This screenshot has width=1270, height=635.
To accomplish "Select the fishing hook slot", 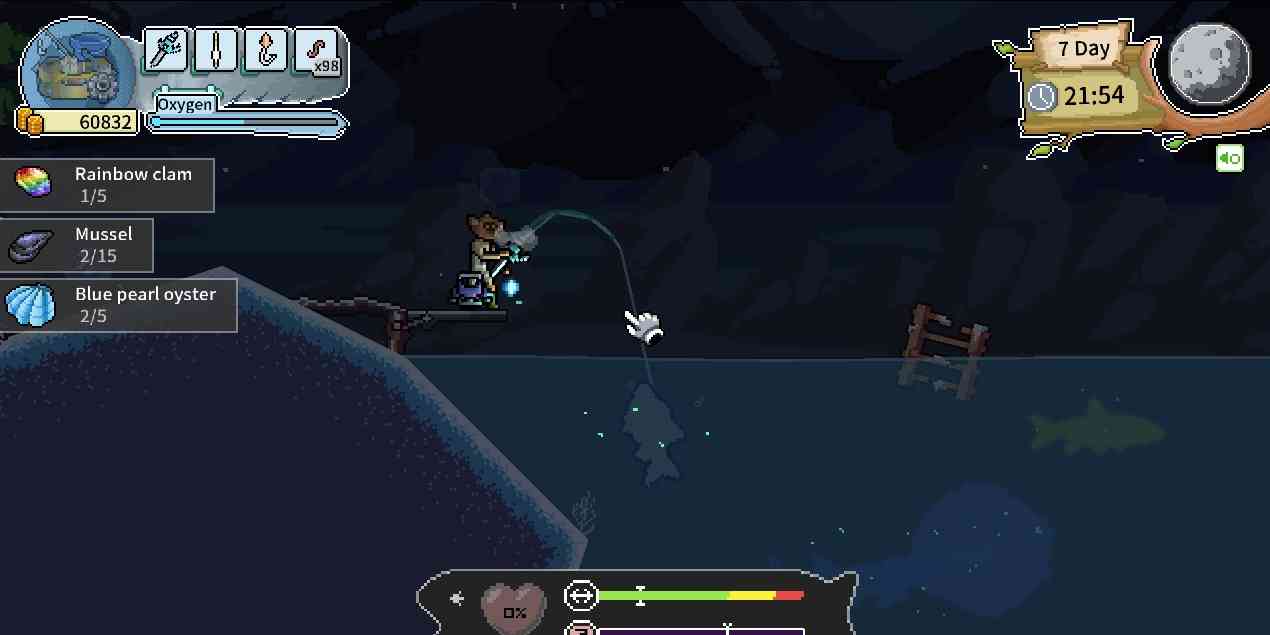I will (266, 50).
